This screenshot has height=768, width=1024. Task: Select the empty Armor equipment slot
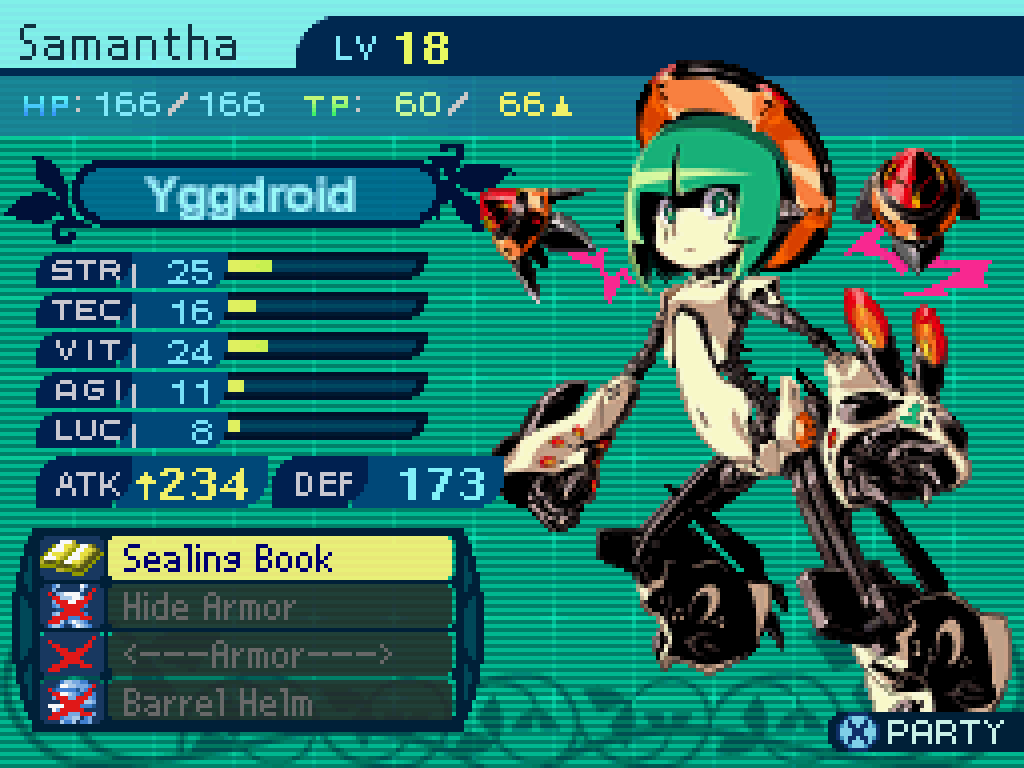[x=278, y=655]
